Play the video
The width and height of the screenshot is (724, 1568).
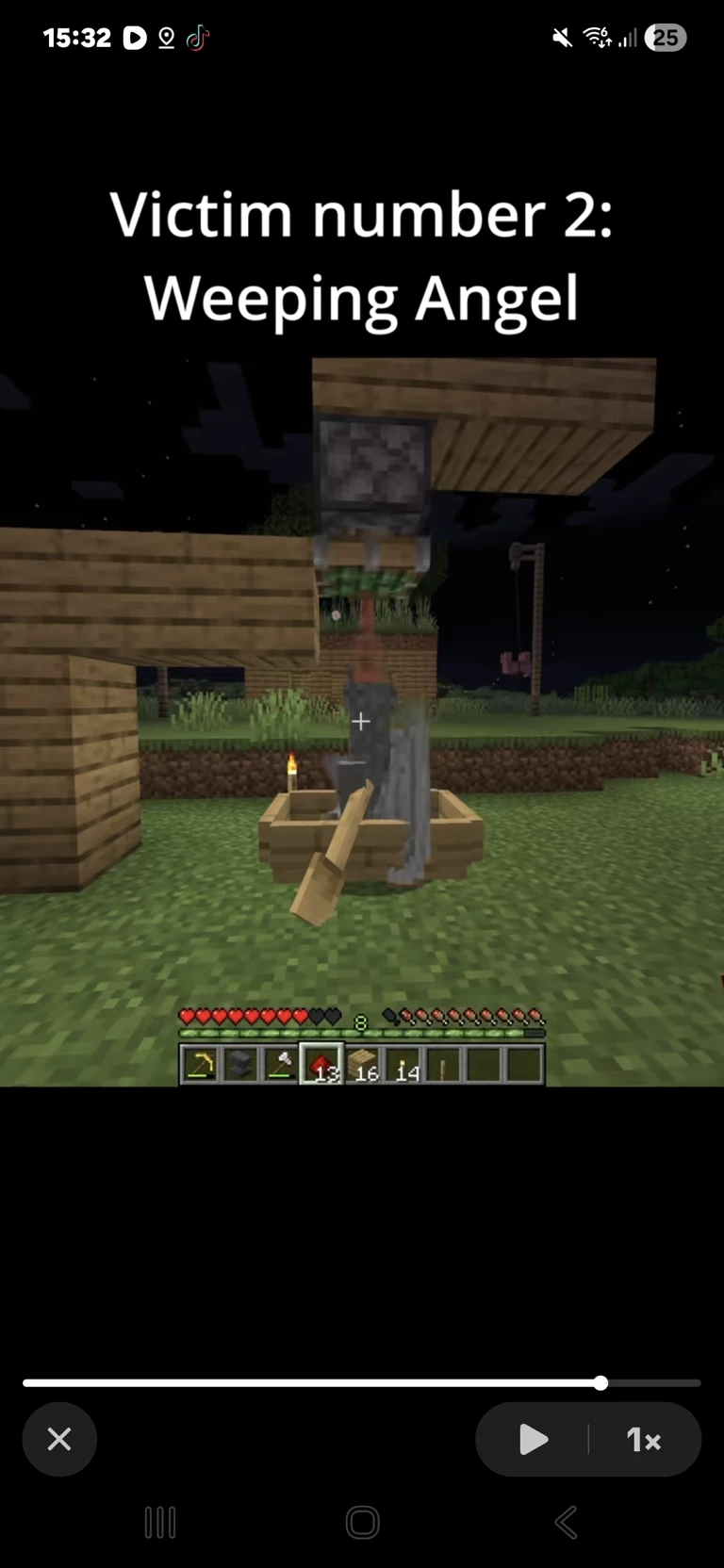coord(534,1439)
